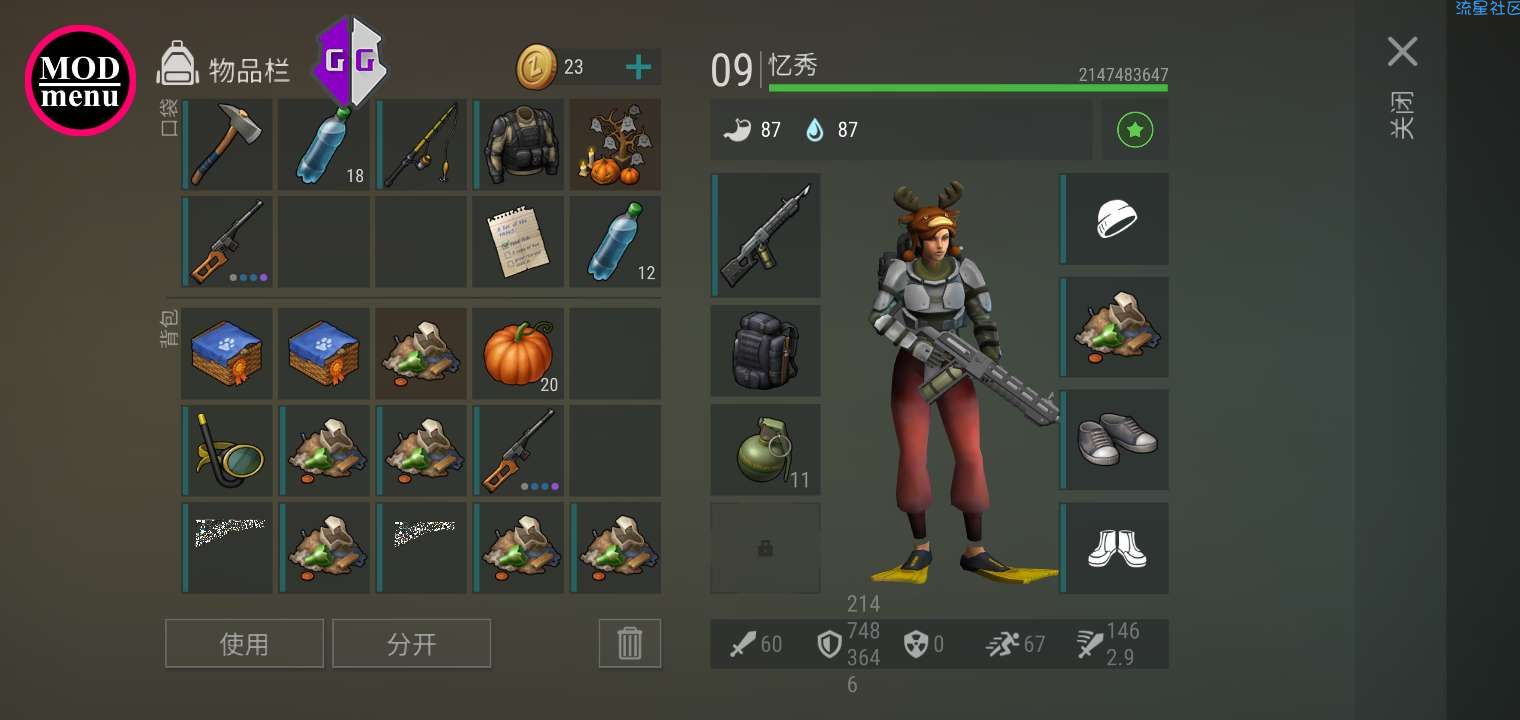Close the inventory with the X button

pyautogui.click(x=1402, y=52)
